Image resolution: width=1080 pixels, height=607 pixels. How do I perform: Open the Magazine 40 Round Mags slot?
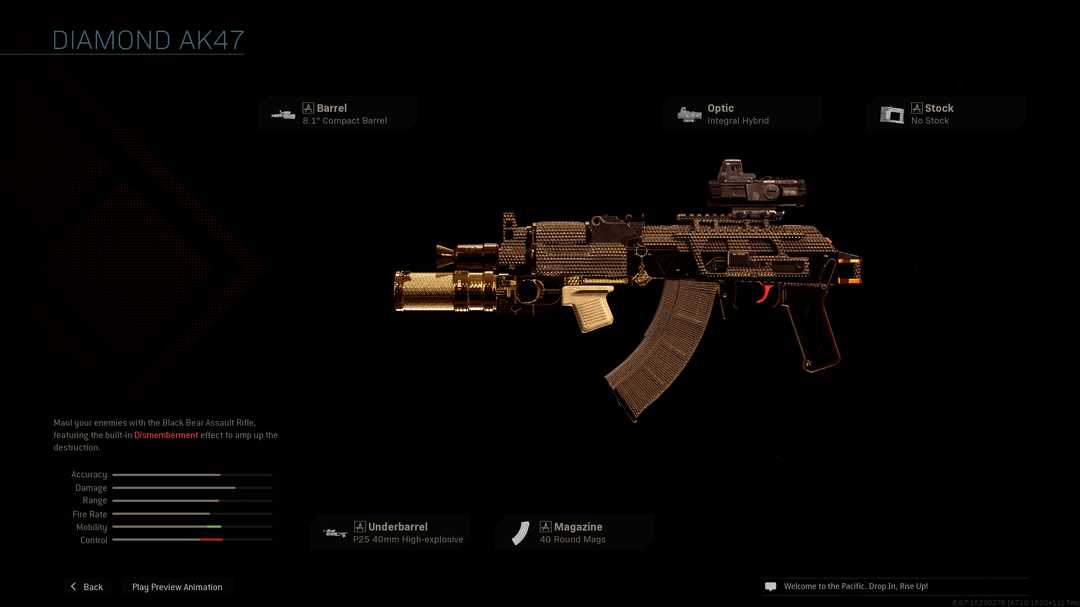[x=575, y=533]
